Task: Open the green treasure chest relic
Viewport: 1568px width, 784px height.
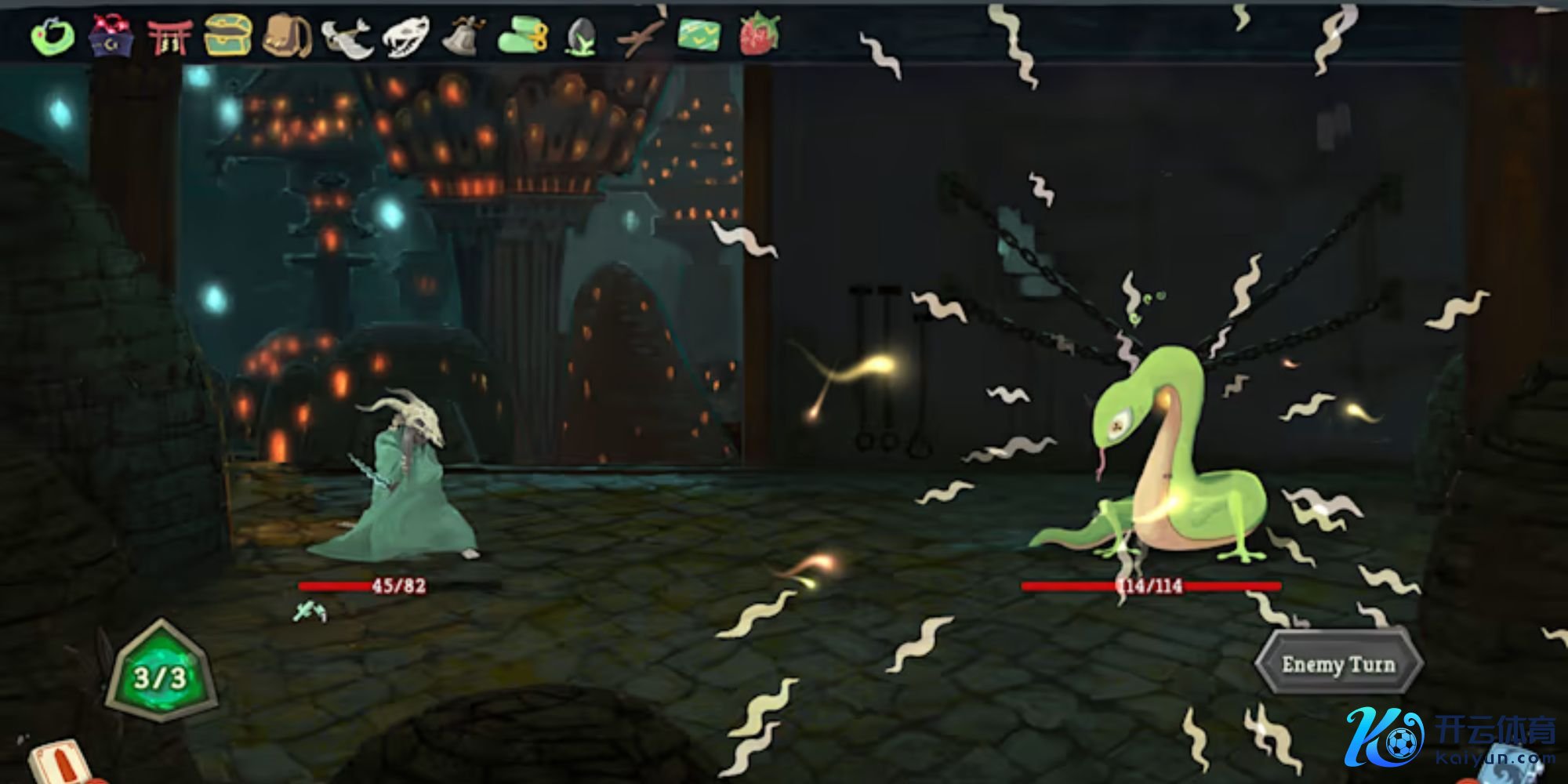Action: 228,35
